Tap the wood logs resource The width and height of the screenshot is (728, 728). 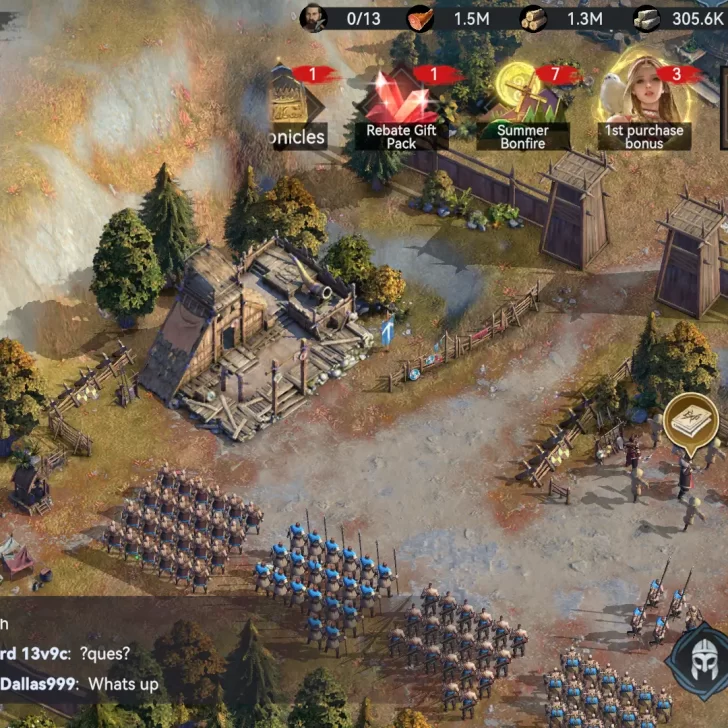coord(534,18)
